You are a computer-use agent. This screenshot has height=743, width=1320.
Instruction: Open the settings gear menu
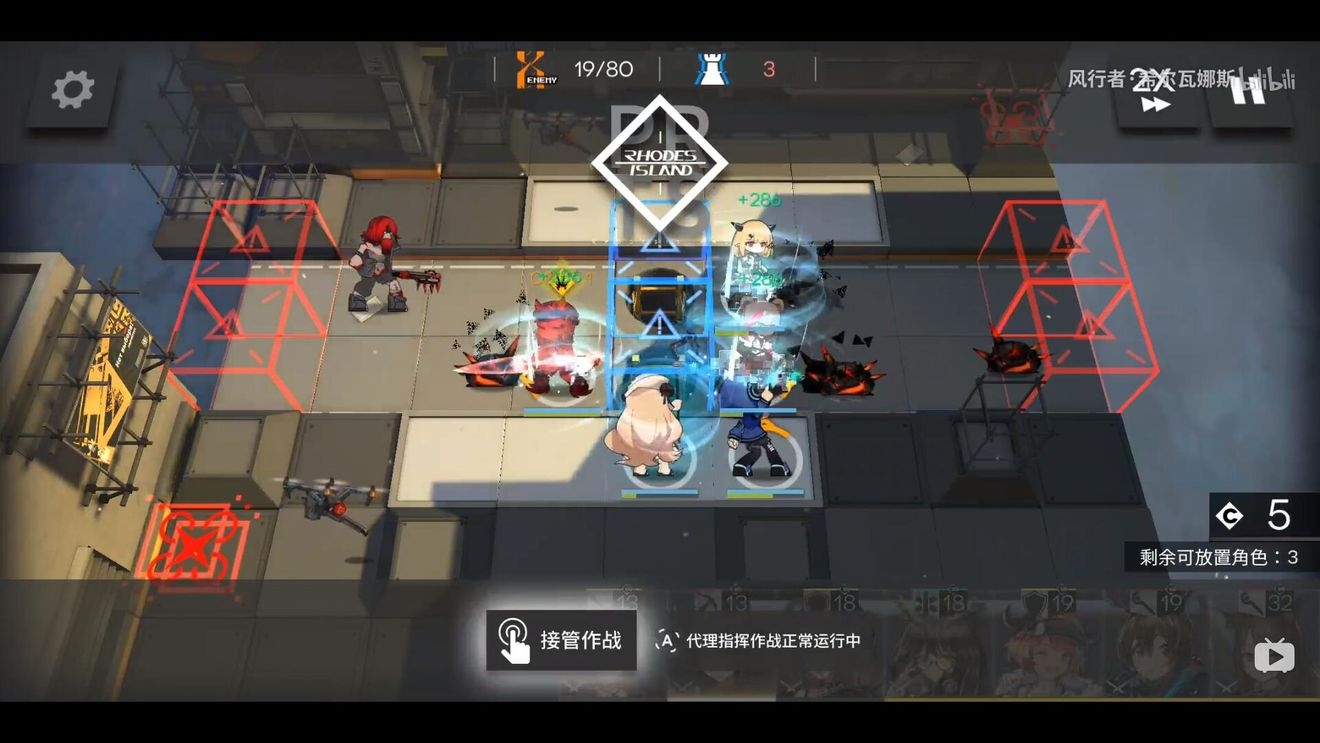(x=72, y=91)
